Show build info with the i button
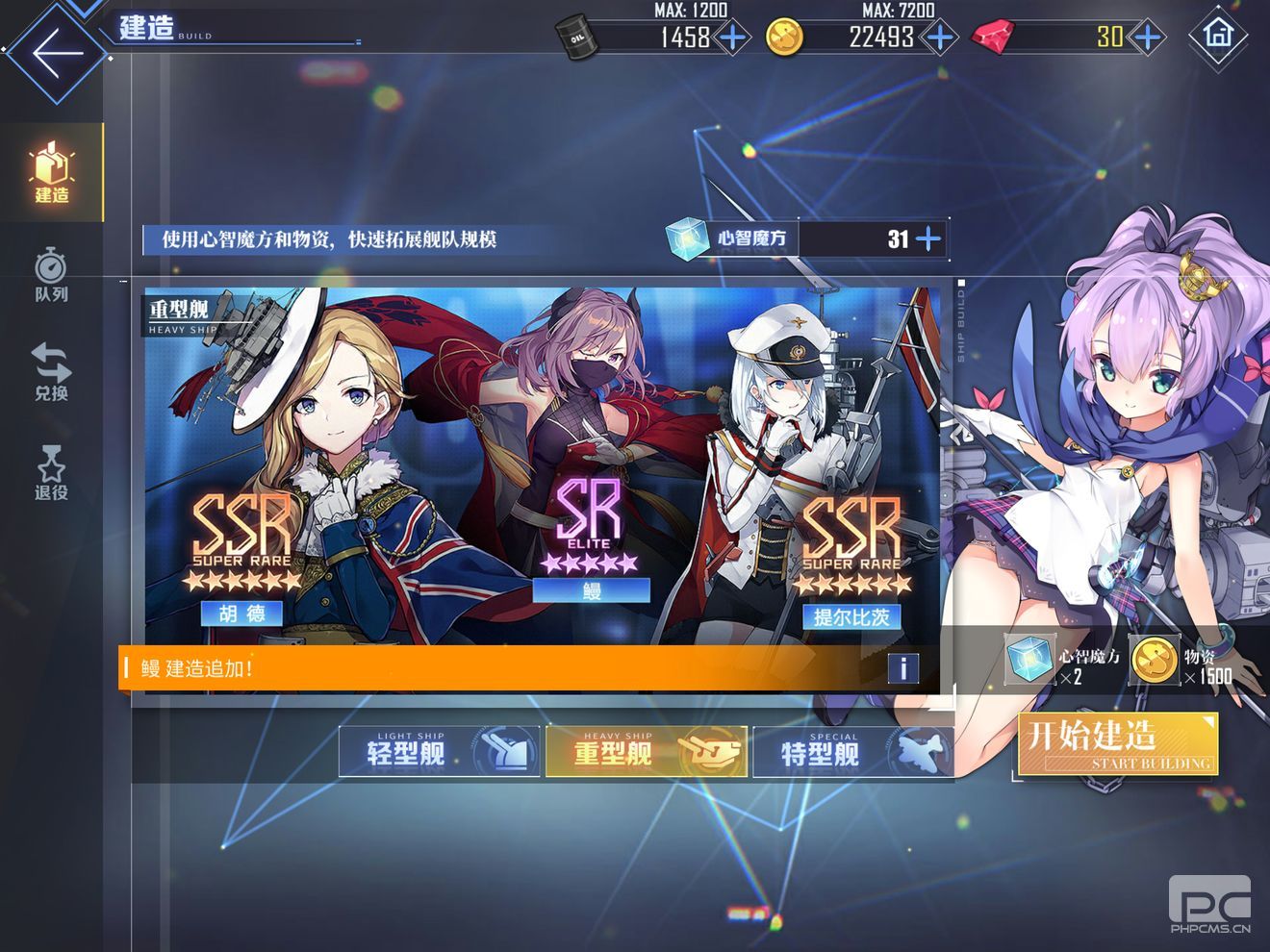This screenshot has width=1270, height=952. coord(902,667)
